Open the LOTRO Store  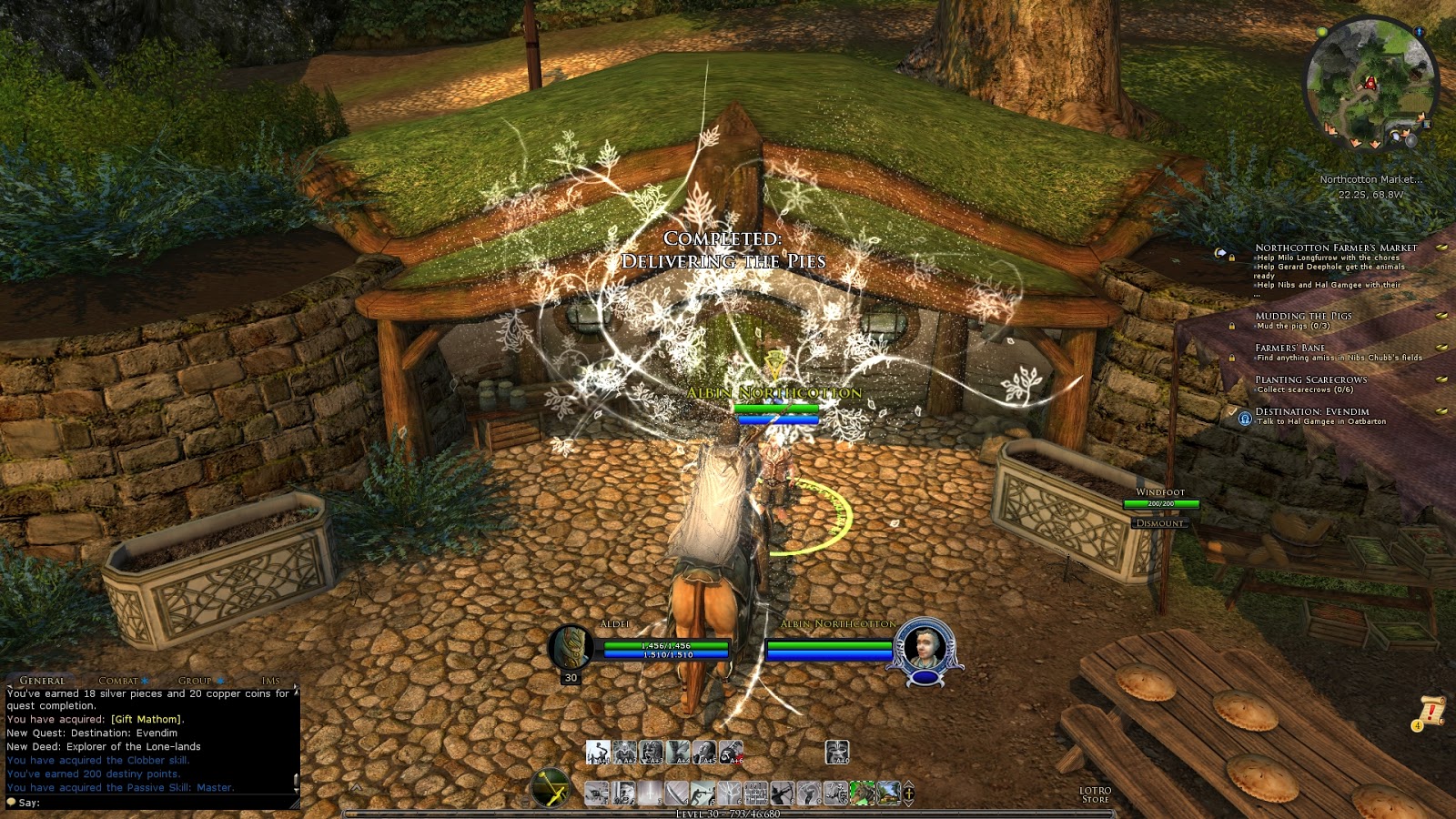click(x=1095, y=794)
